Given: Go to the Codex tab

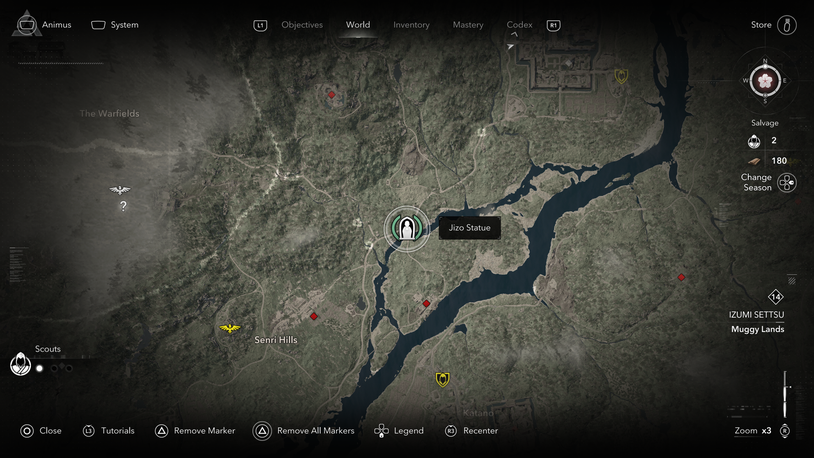Looking at the screenshot, I should pyautogui.click(x=519, y=25).
